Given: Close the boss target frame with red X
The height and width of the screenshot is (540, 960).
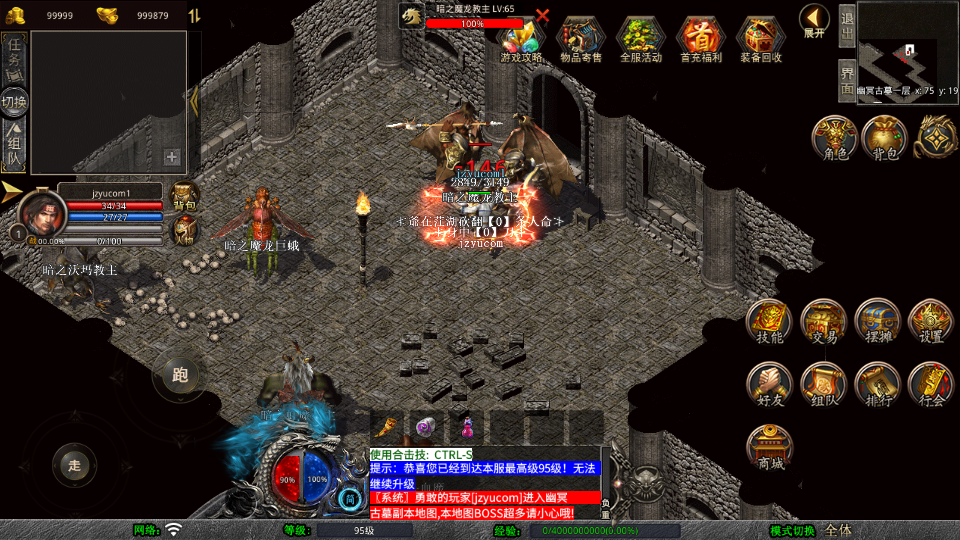Looking at the screenshot, I should 542,15.
